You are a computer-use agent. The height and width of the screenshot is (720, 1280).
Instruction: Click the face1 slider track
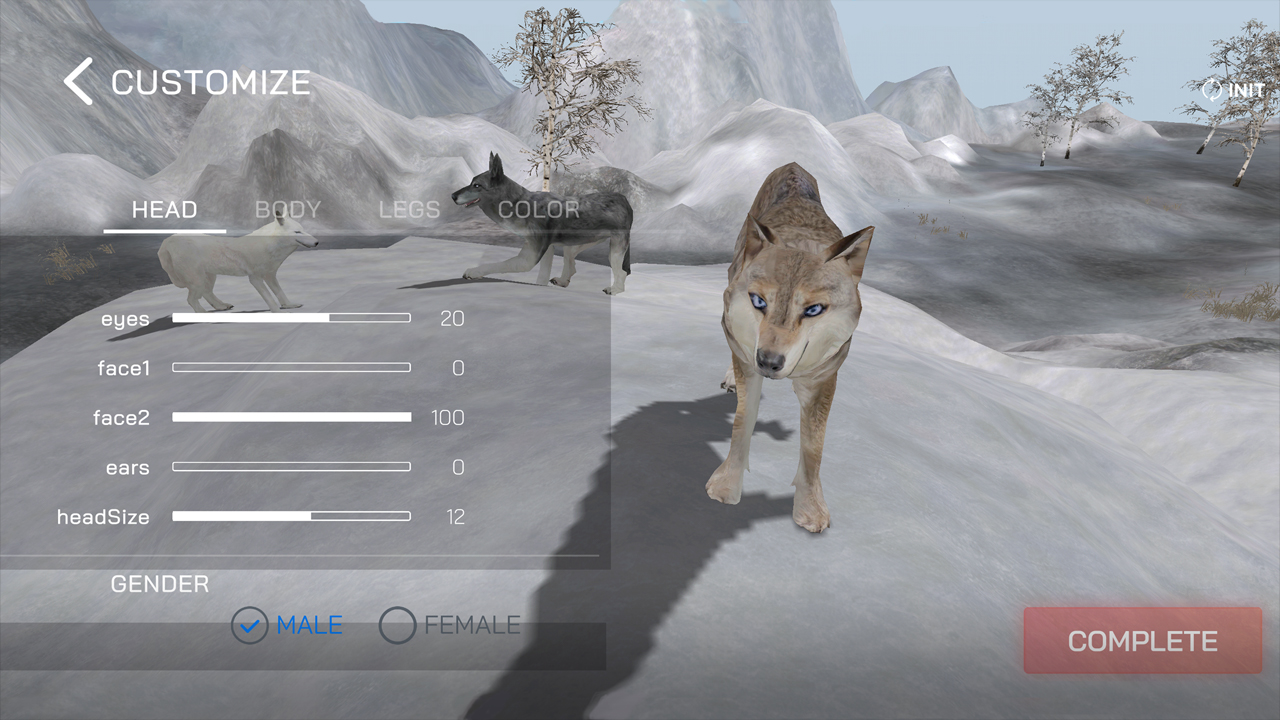291,367
